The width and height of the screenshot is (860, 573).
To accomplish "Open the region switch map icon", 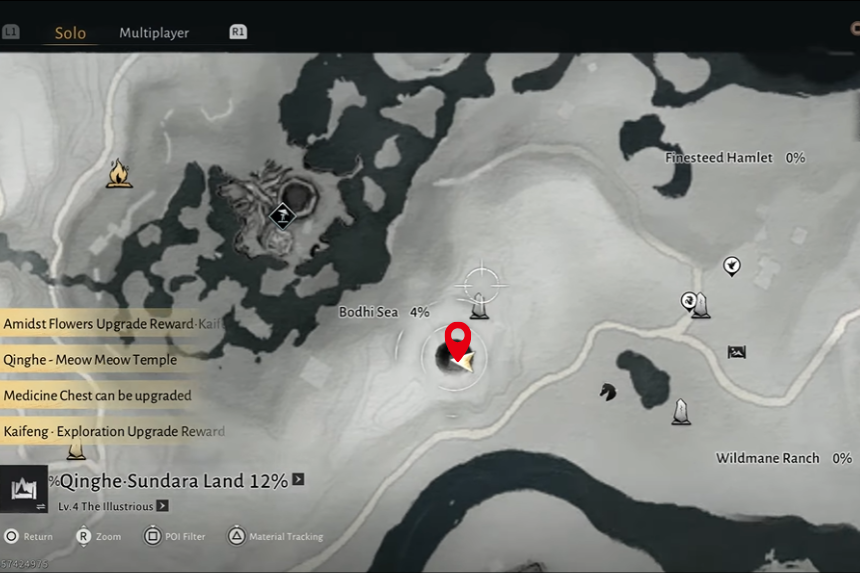I will click(23, 489).
